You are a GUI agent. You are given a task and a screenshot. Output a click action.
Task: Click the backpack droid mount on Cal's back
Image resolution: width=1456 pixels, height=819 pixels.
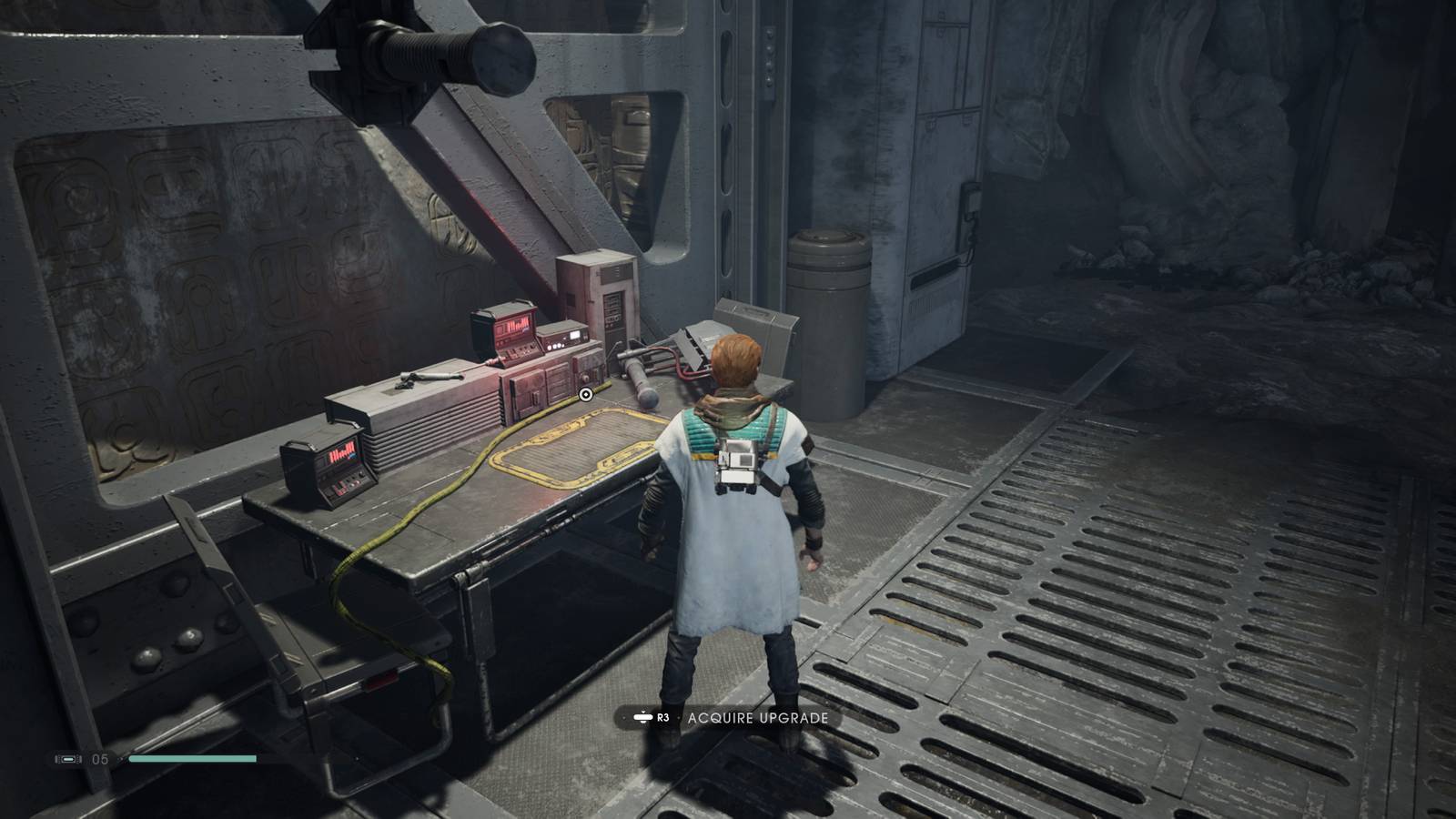pyautogui.click(x=737, y=462)
